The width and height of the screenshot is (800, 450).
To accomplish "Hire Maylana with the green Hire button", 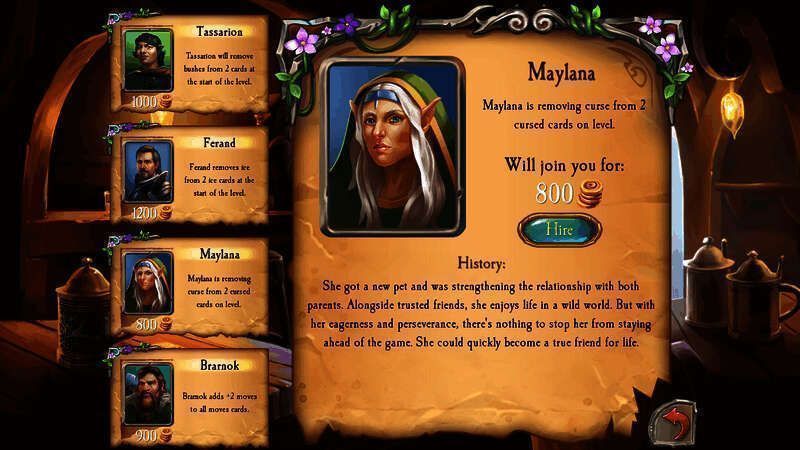I will 559,229.
